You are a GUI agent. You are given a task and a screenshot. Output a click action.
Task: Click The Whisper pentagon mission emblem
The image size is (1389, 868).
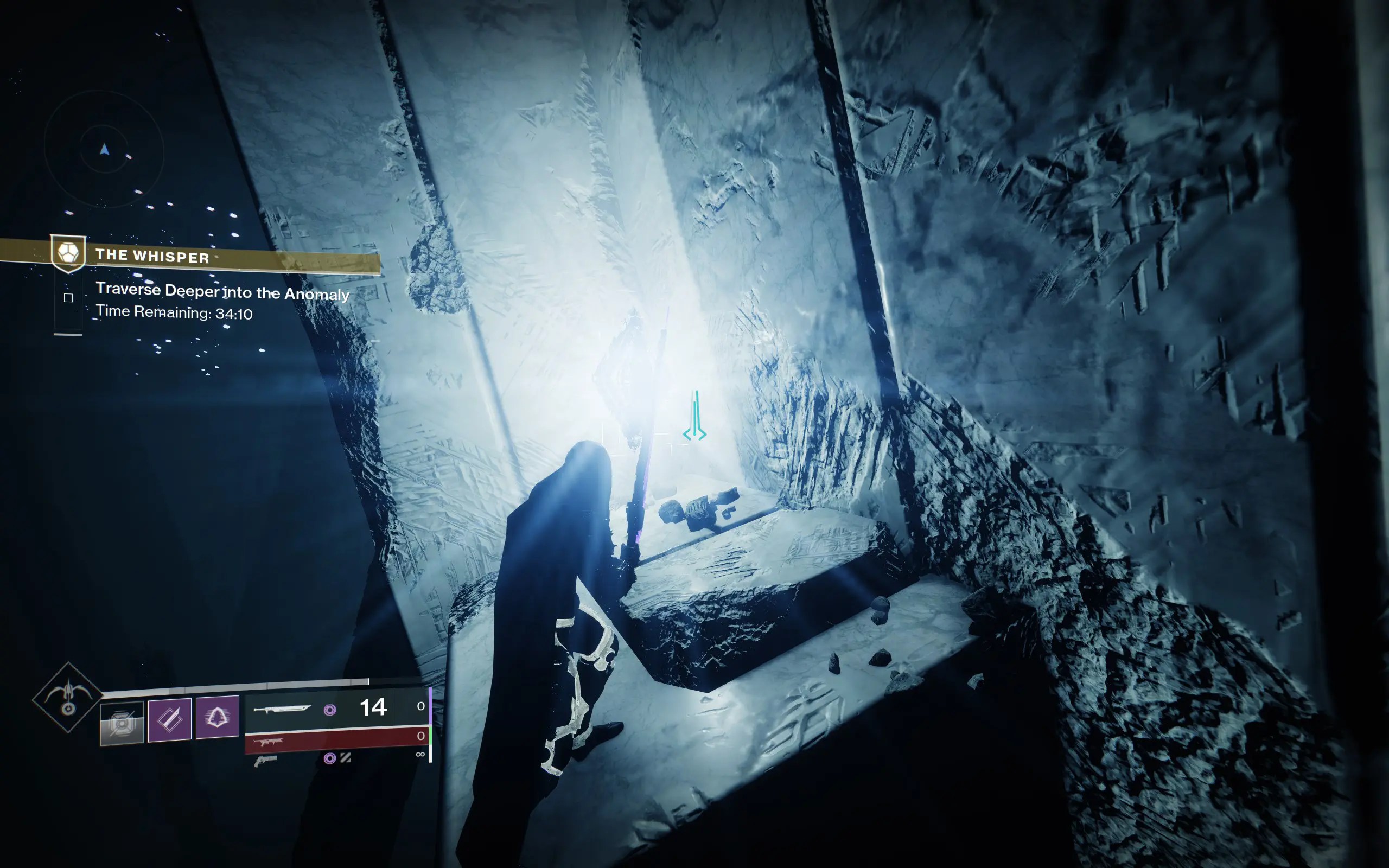pos(69,255)
